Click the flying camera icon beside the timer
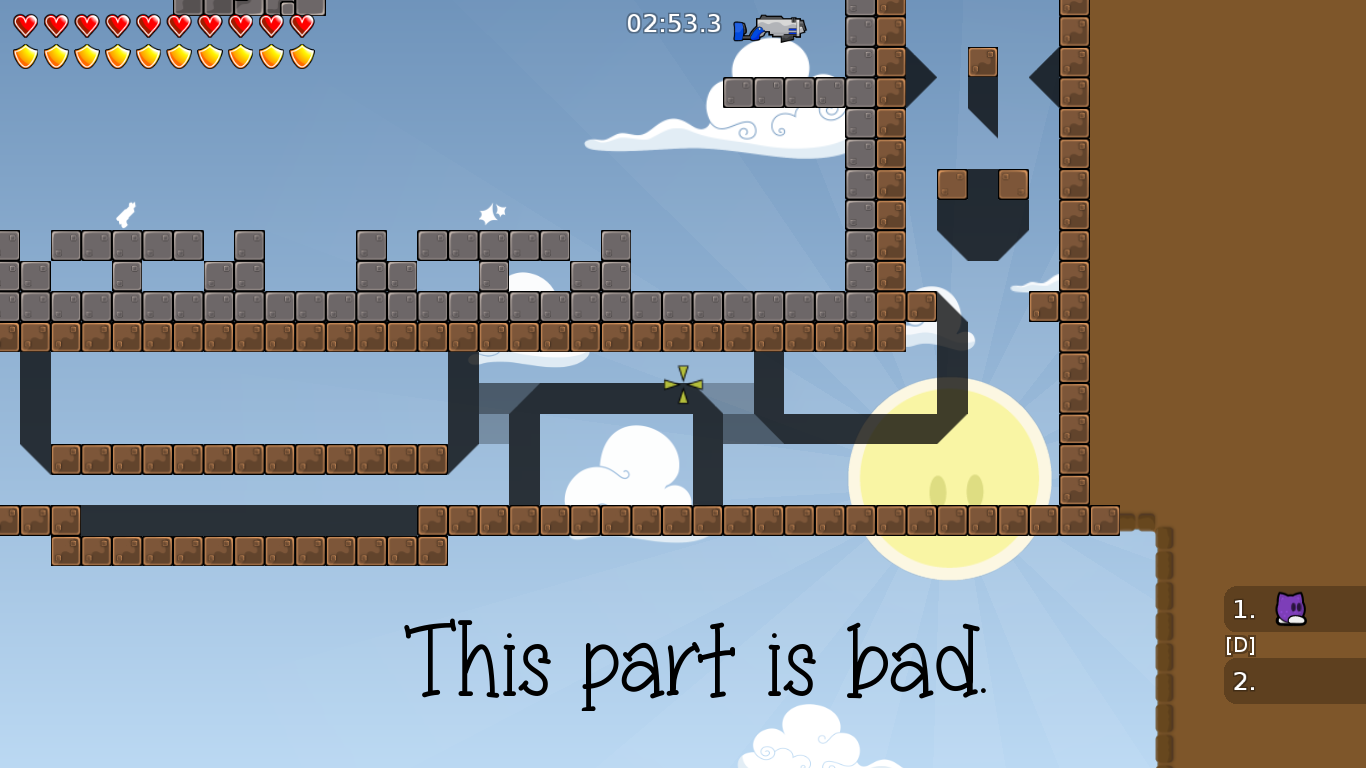Screen dimensions: 1366x768 770,28
